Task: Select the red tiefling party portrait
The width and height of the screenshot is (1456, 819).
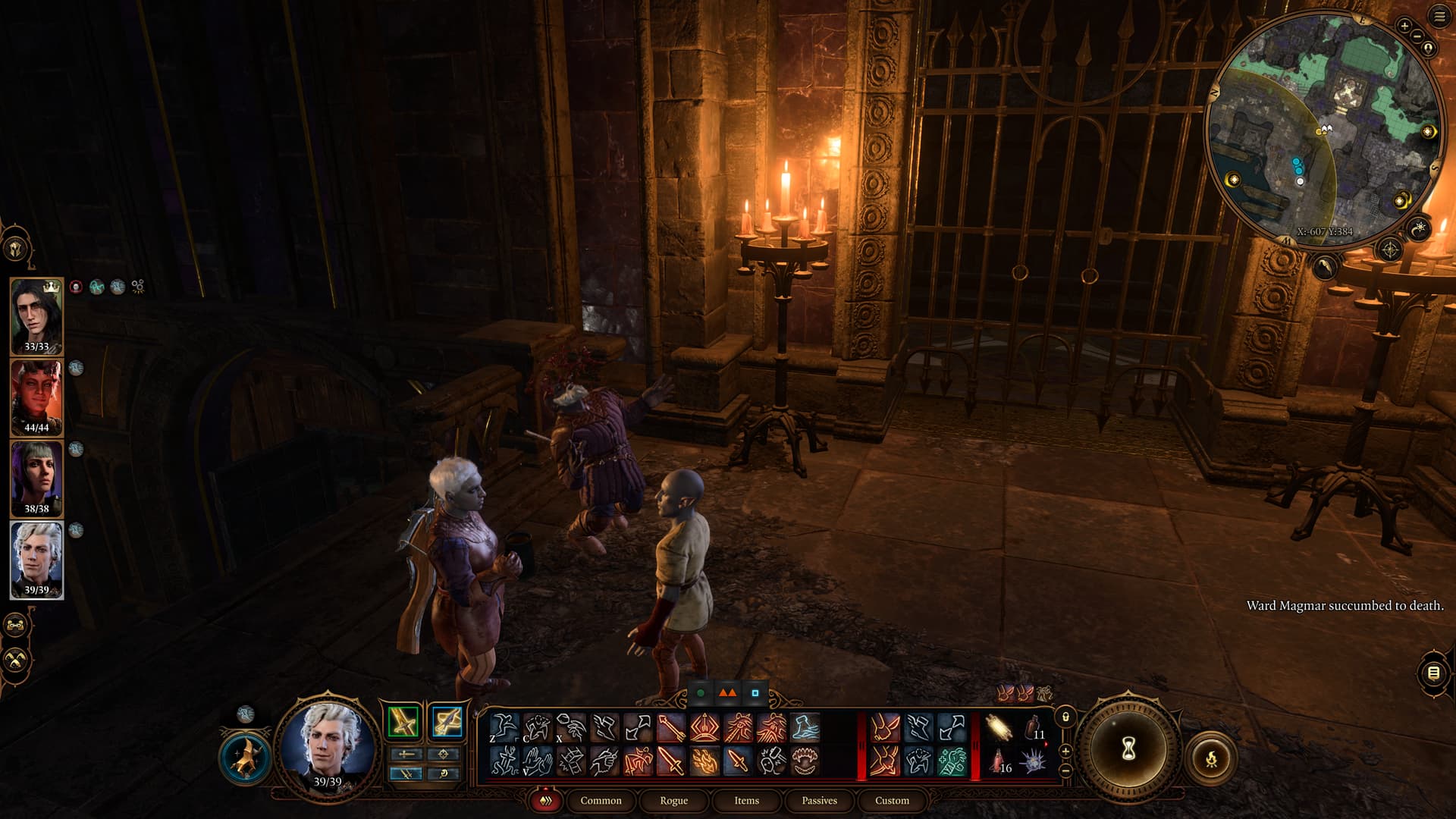Action: point(36,397)
